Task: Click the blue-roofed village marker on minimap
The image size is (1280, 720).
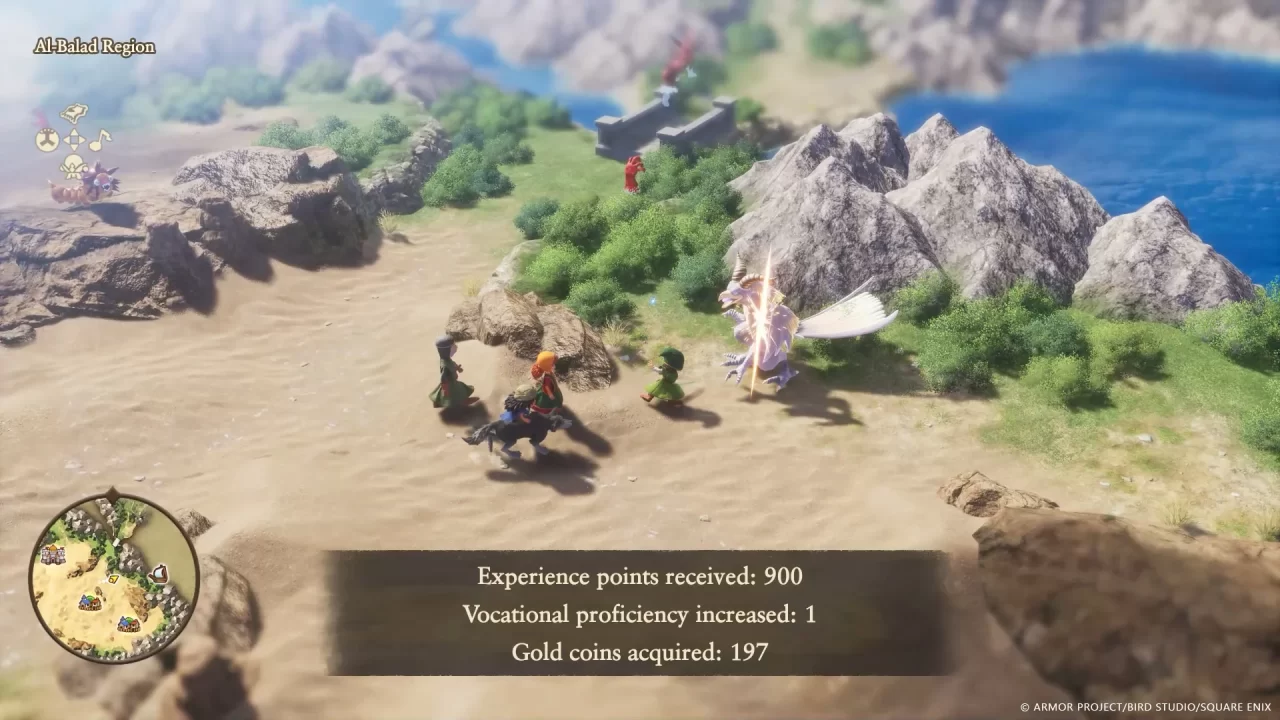Action: coord(89,602)
